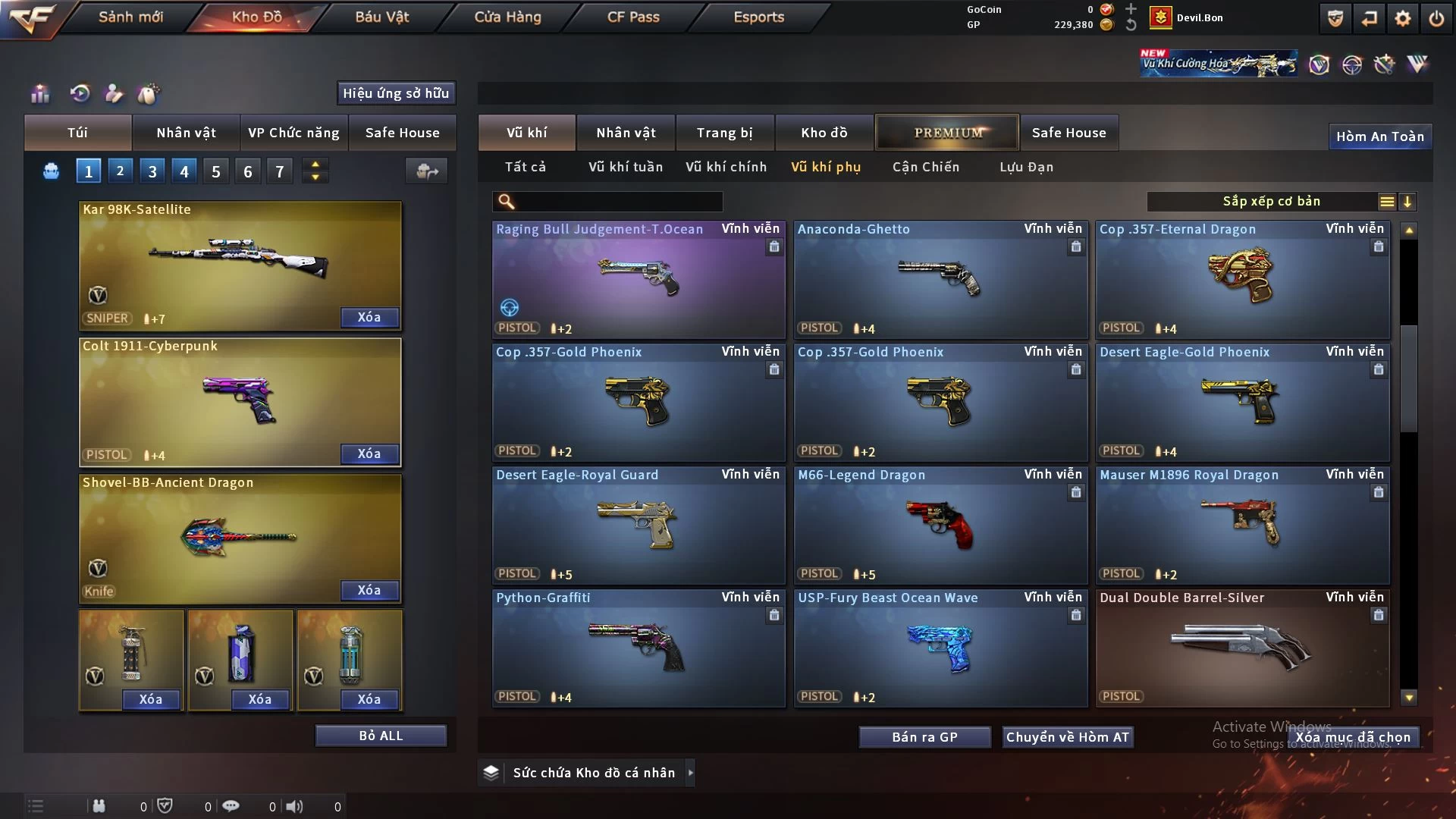Image resolution: width=1456 pixels, height=819 pixels.
Task: Go to the Sảnh mới lobby
Action: click(x=130, y=17)
